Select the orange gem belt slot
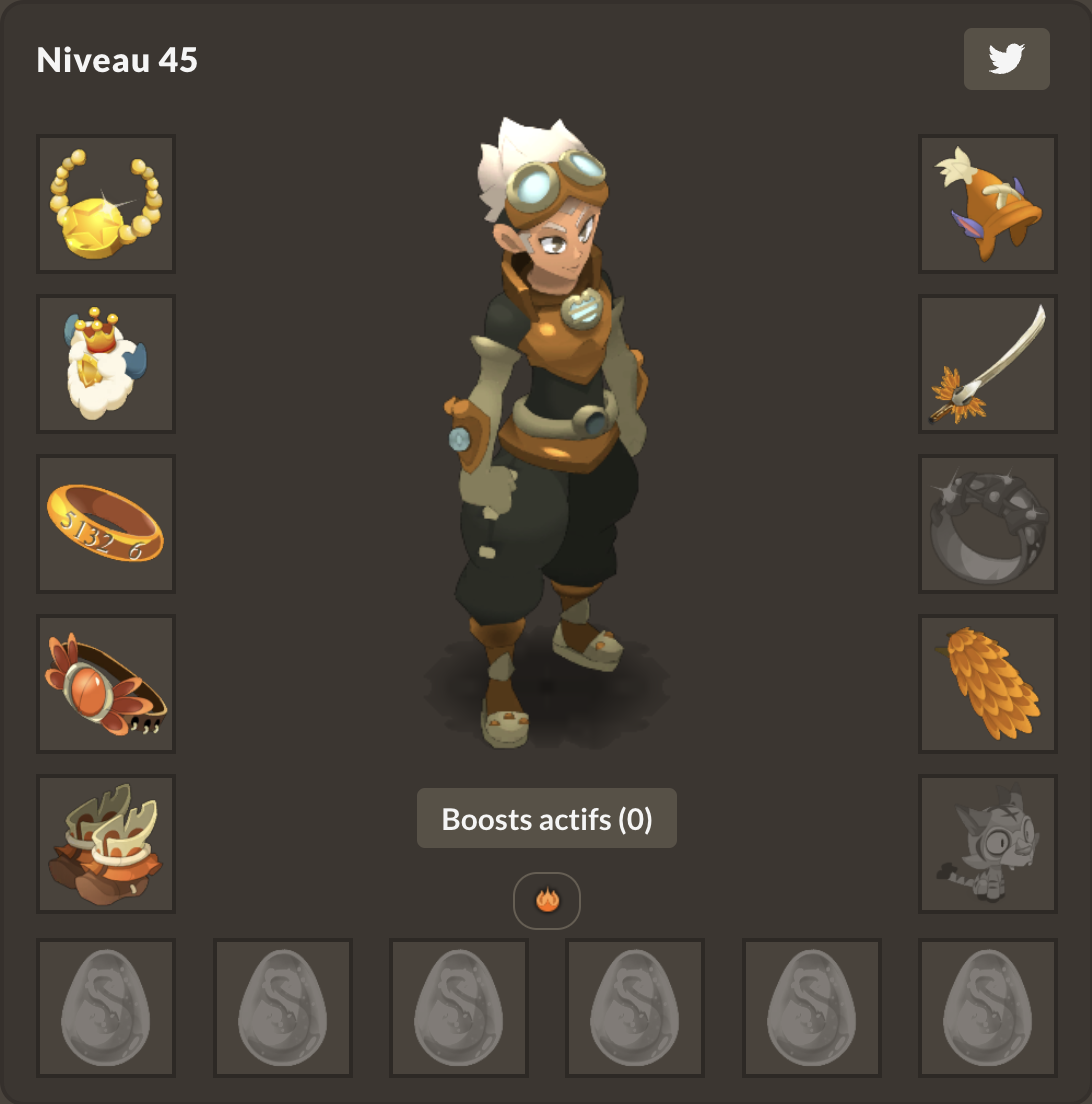 pos(106,684)
